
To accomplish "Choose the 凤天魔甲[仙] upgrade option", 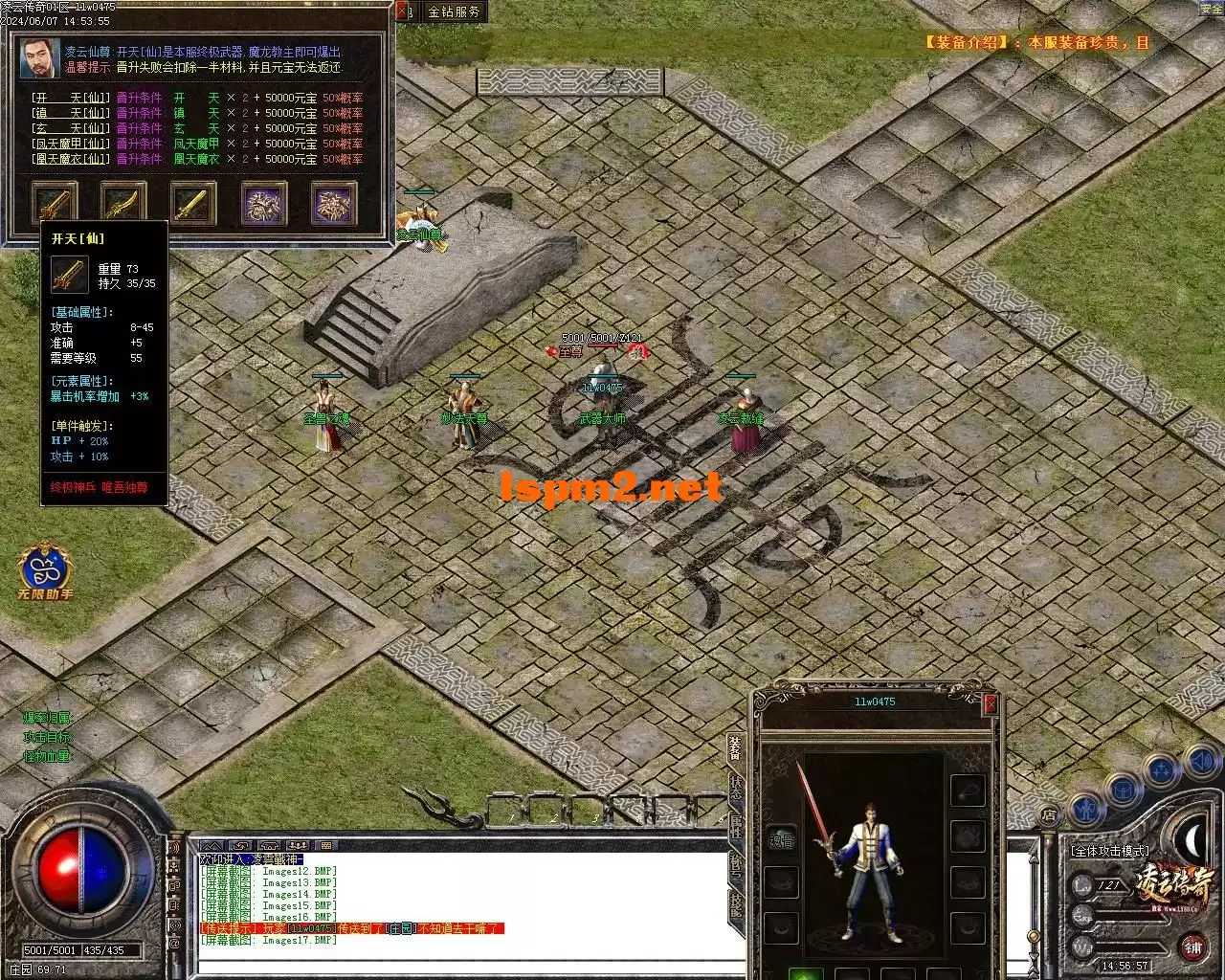I will point(71,144).
